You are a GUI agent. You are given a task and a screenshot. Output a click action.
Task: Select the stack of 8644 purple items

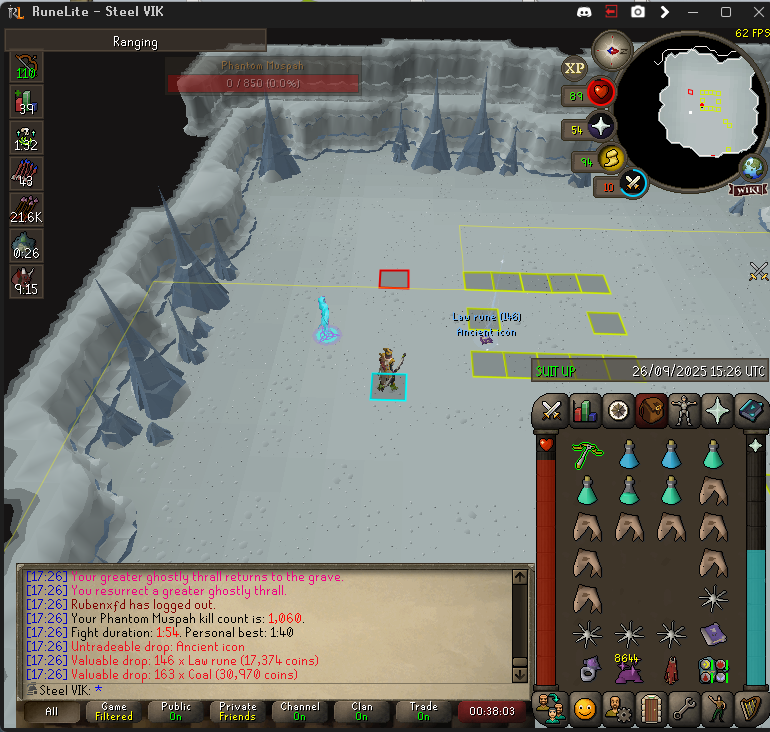629,669
